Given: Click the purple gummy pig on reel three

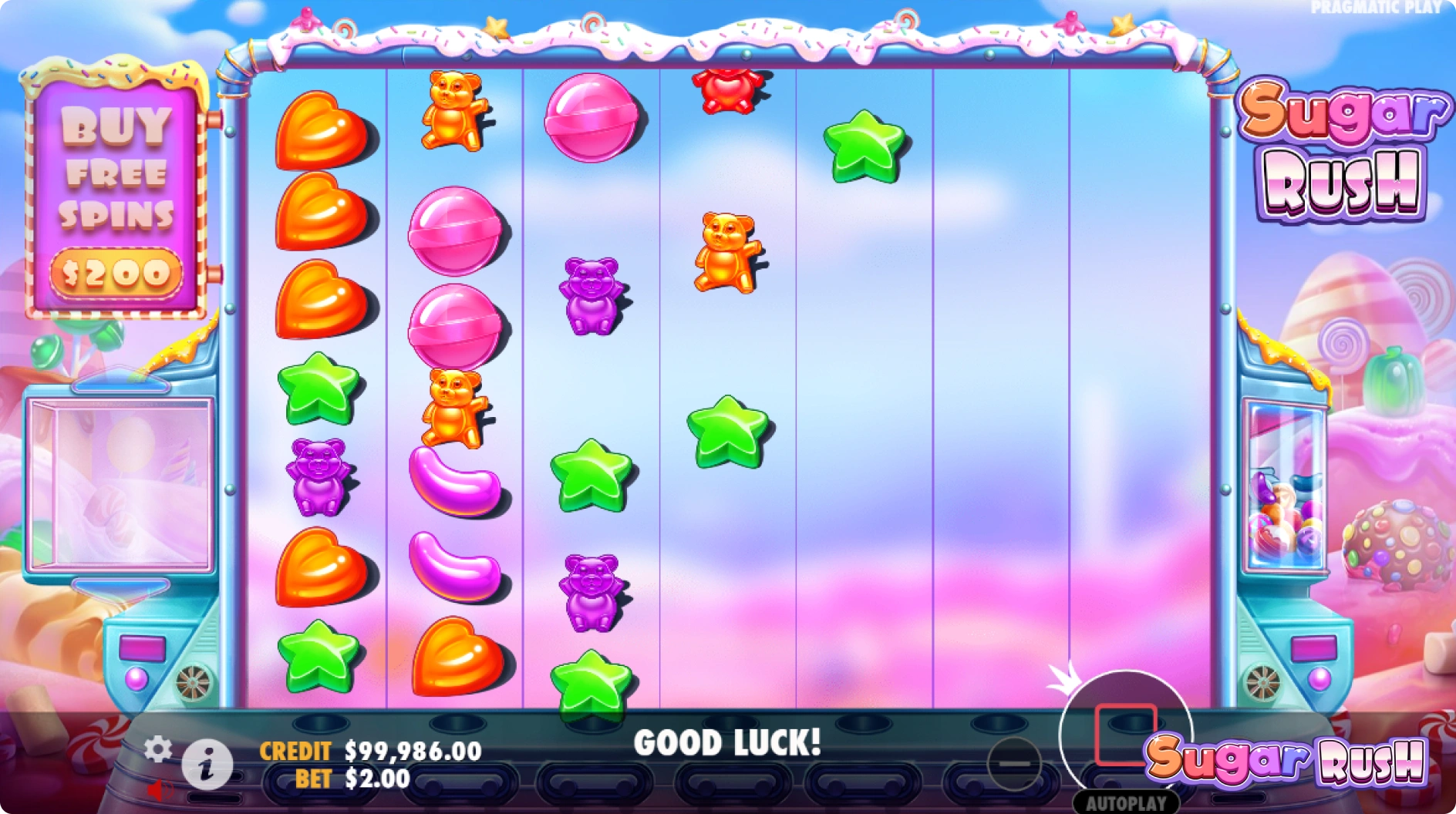Looking at the screenshot, I should (x=591, y=294).
